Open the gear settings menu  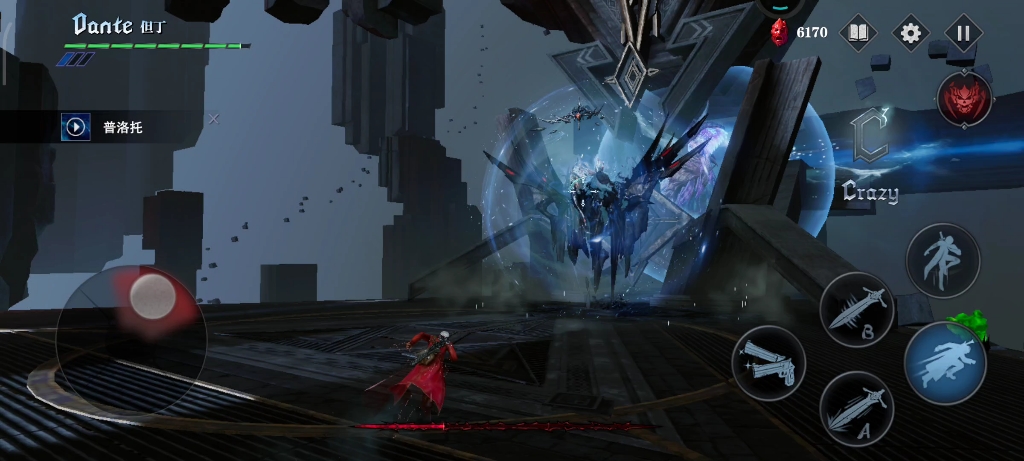[910, 33]
